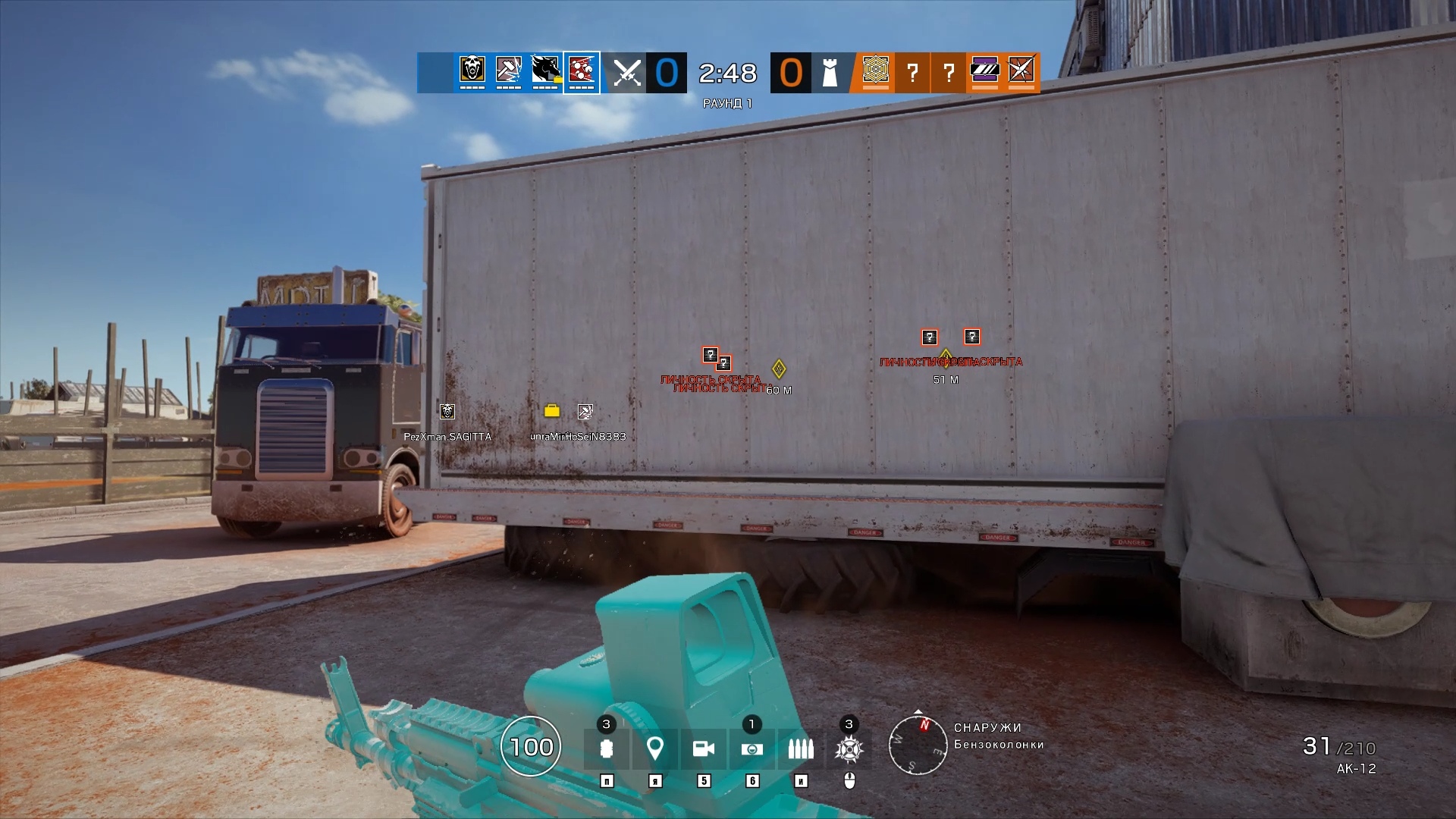The height and width of the screenshot is (819, 1456).
Task: Select the grenade gadget slot
Action: (x=606, y=749)
